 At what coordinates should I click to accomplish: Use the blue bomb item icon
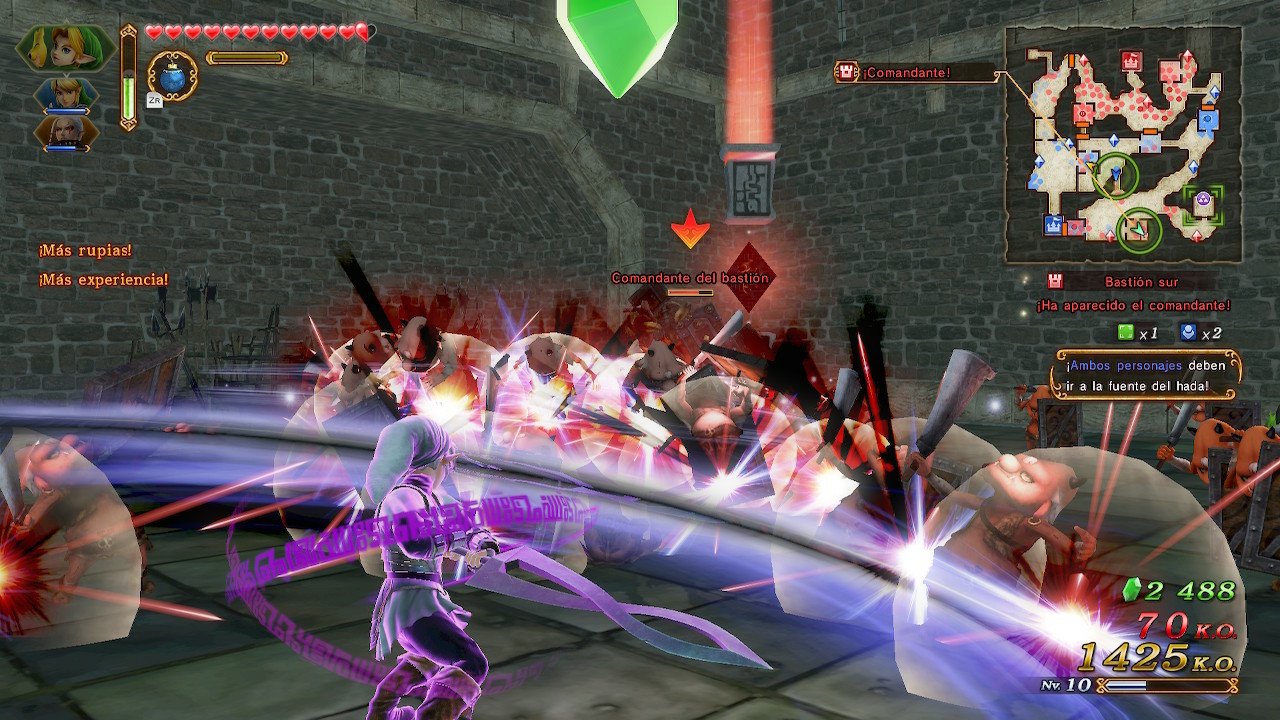173,76
